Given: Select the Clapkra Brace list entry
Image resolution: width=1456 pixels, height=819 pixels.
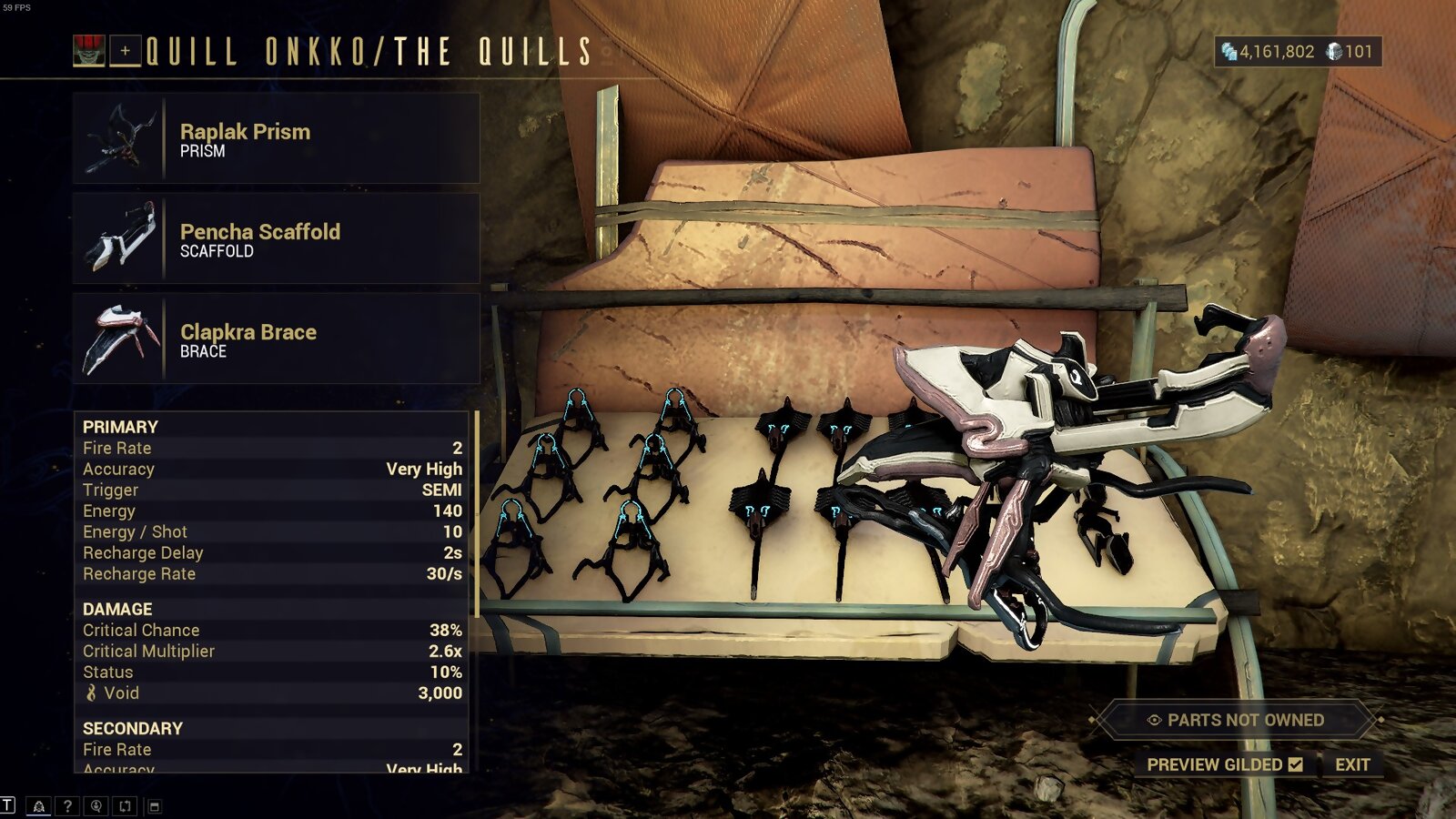Looking at the screenshot, I should click(273, 337).
